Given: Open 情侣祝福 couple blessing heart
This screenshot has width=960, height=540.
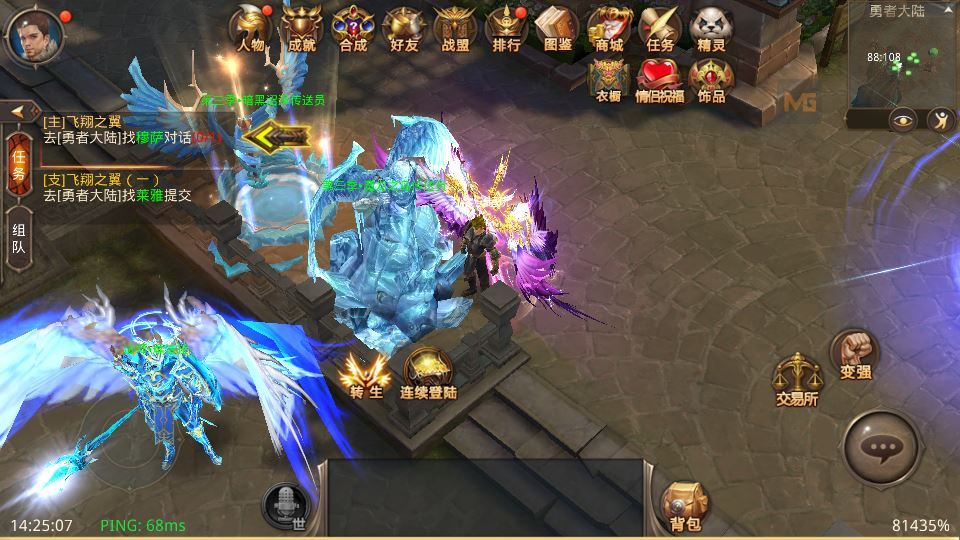Looking at the screenshot, I should [x=660, y=80].
